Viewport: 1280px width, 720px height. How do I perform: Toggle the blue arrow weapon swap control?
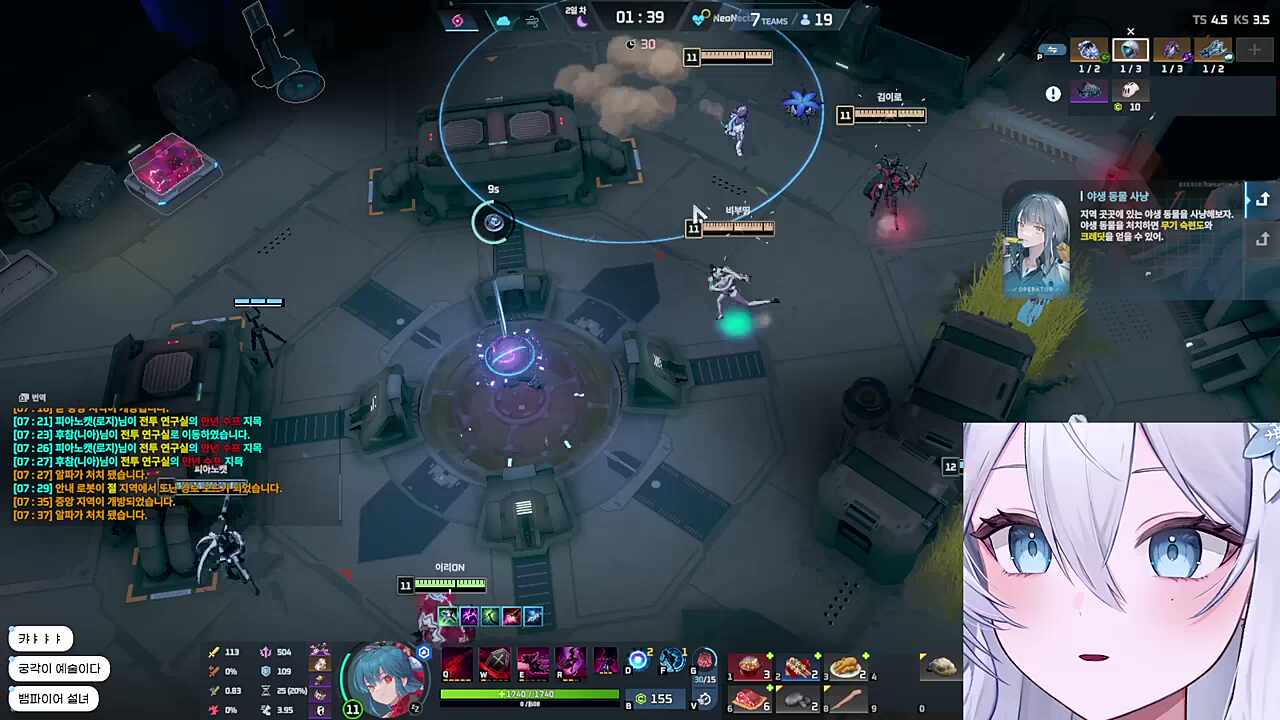1053,50
